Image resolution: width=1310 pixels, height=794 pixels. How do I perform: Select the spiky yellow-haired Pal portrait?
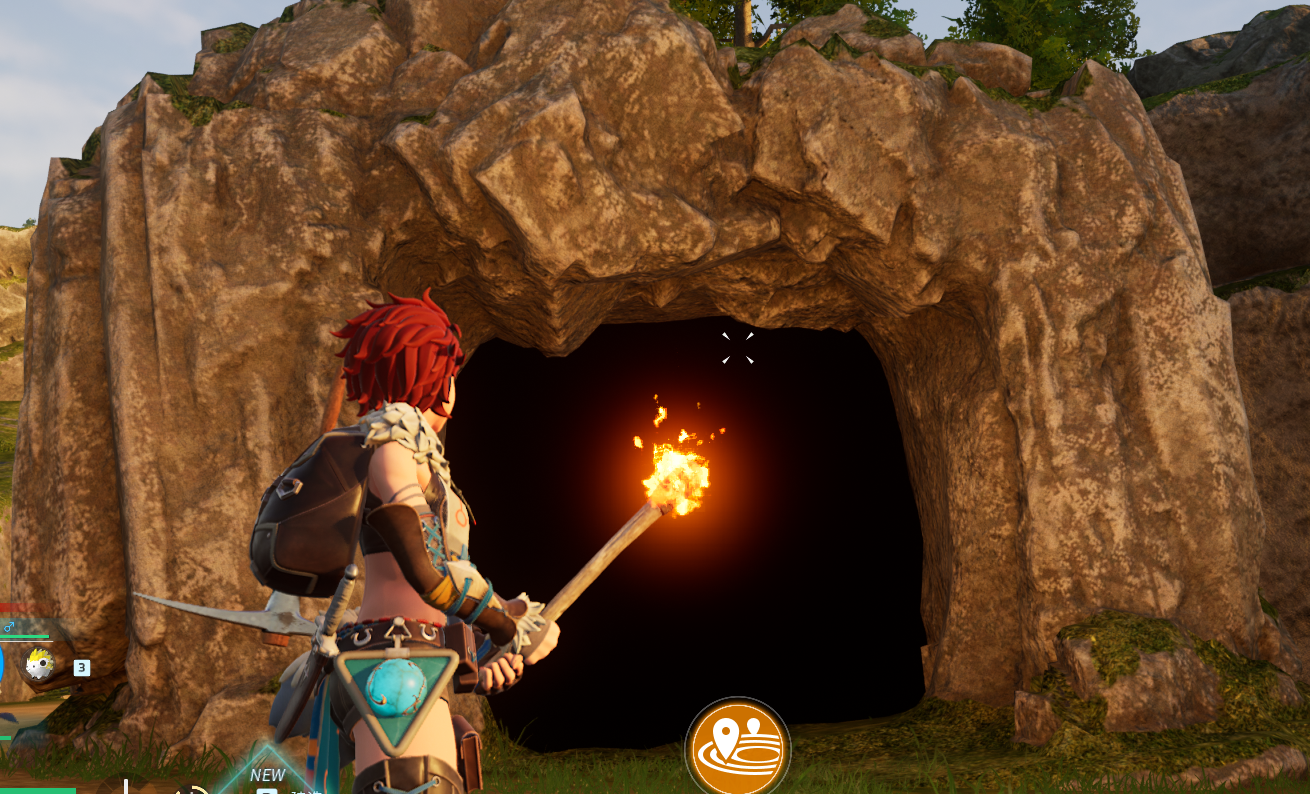click(x=40, y=664)
